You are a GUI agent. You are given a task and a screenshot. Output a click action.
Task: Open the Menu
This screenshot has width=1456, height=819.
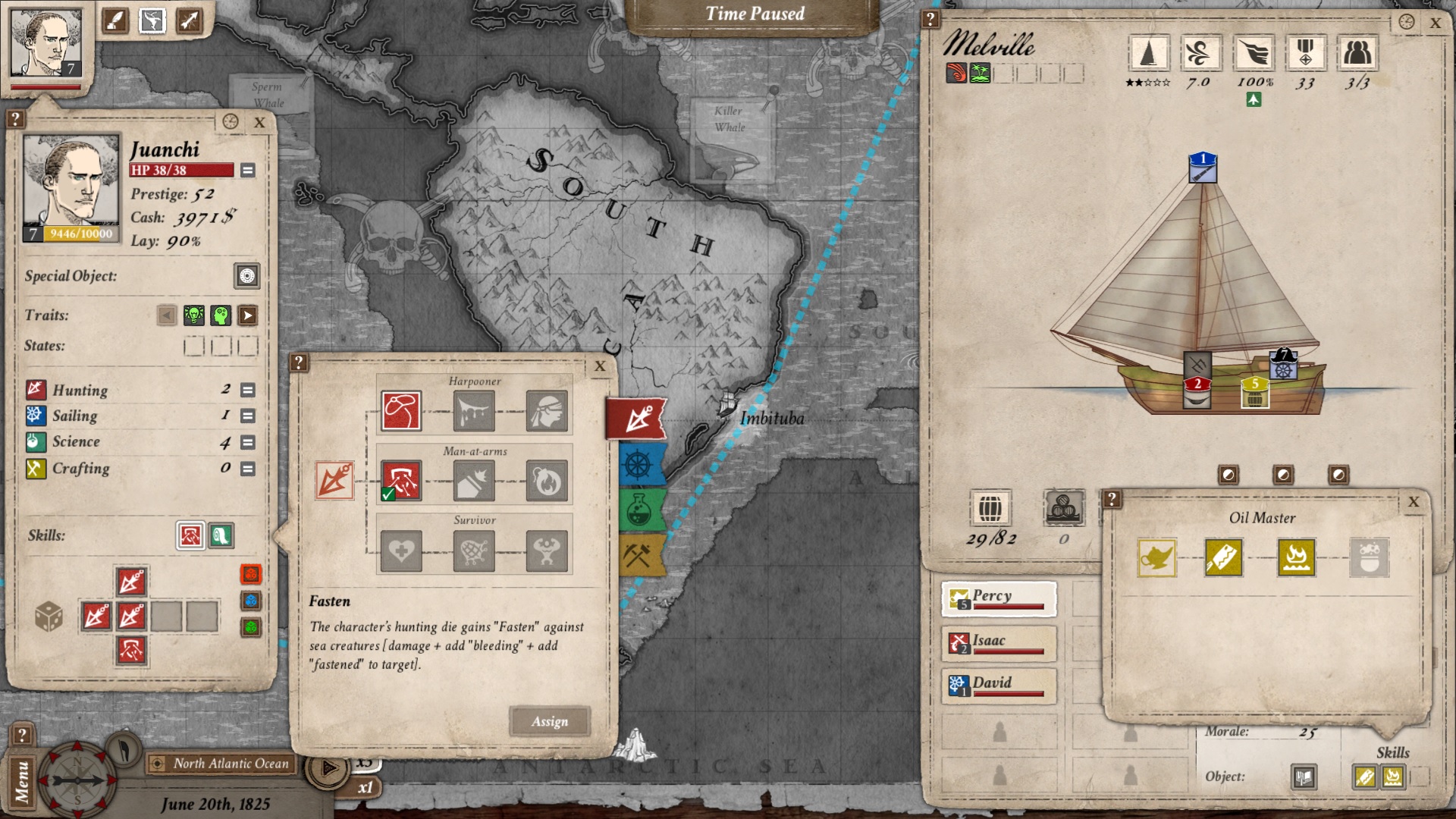tap(21, 781)
